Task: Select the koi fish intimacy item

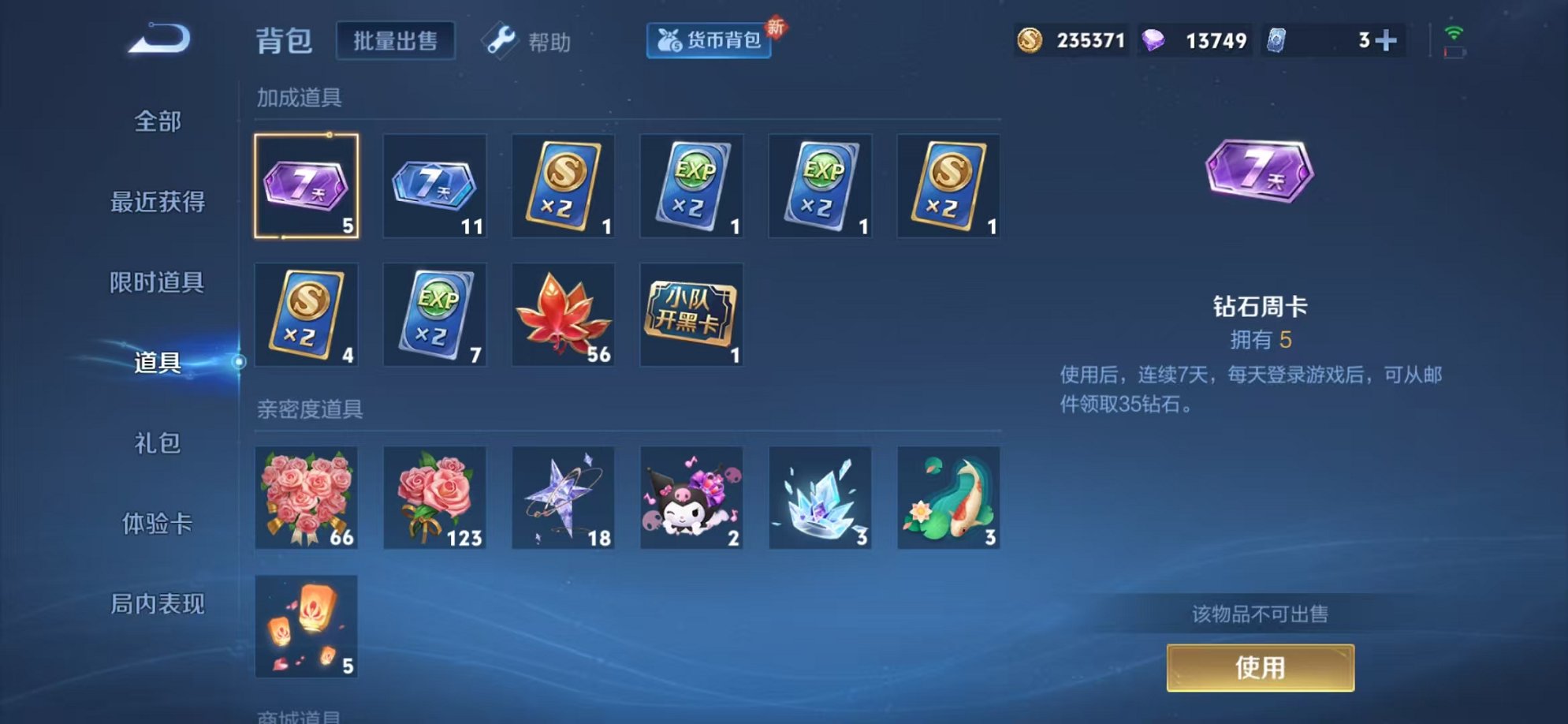Action: pyautogui.click(x=948, y=499)
